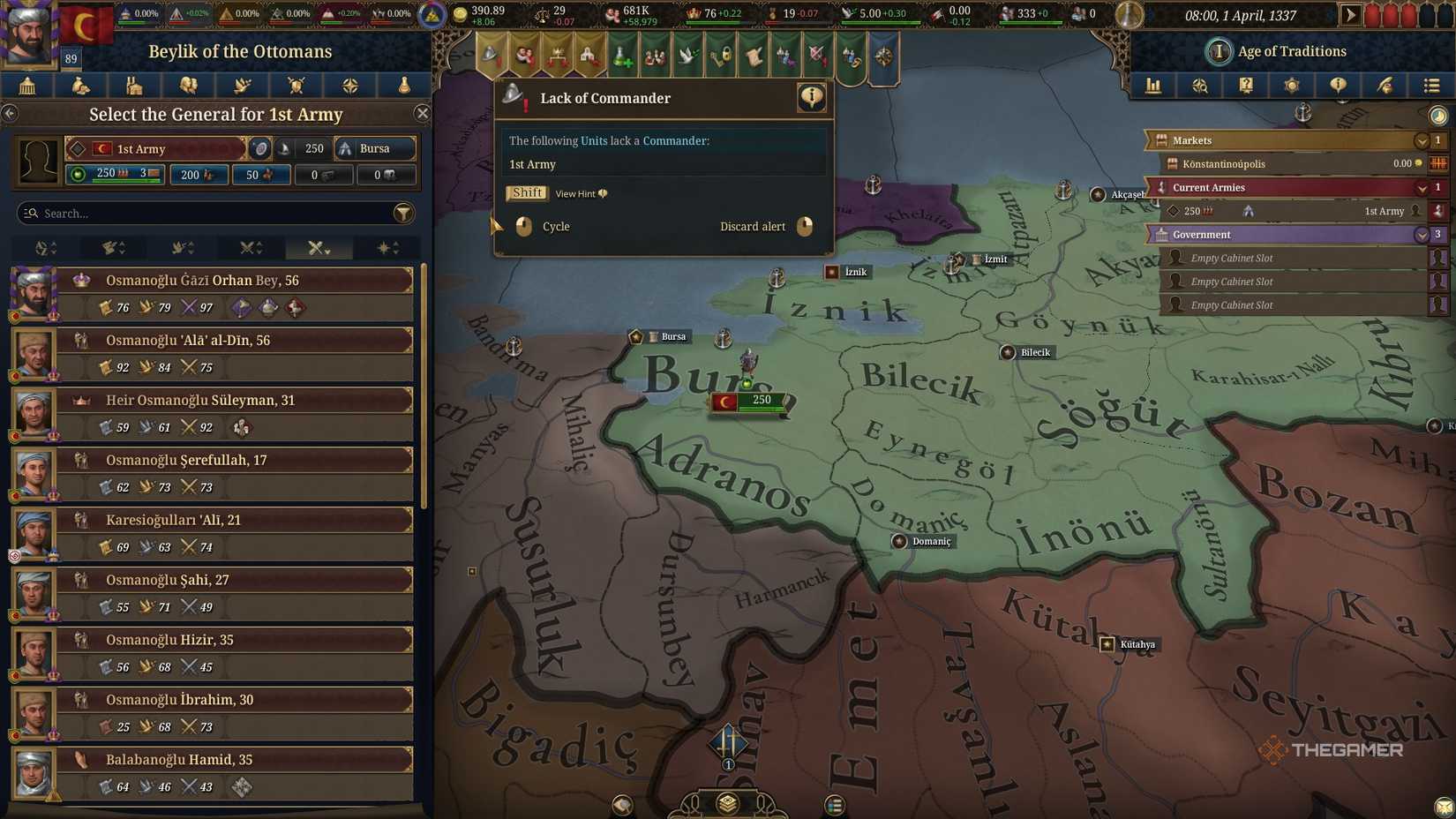Image resolution: width=1456 pixels, height=819 pixels.
Task: Click the quill message settings icon
Action: (x=1385, y=86)
